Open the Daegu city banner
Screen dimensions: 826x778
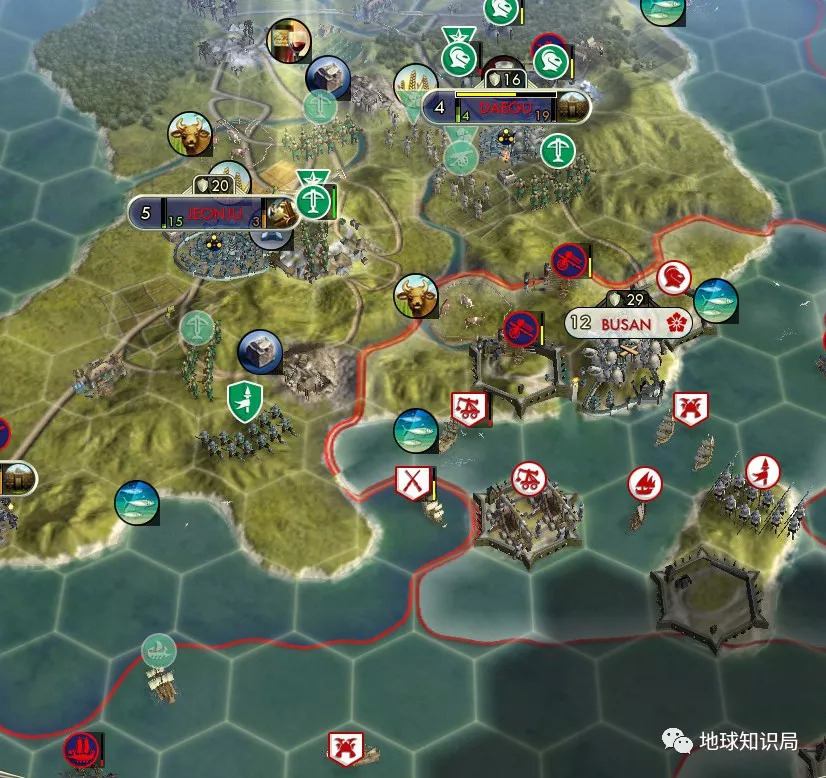(x=505, y=107)
